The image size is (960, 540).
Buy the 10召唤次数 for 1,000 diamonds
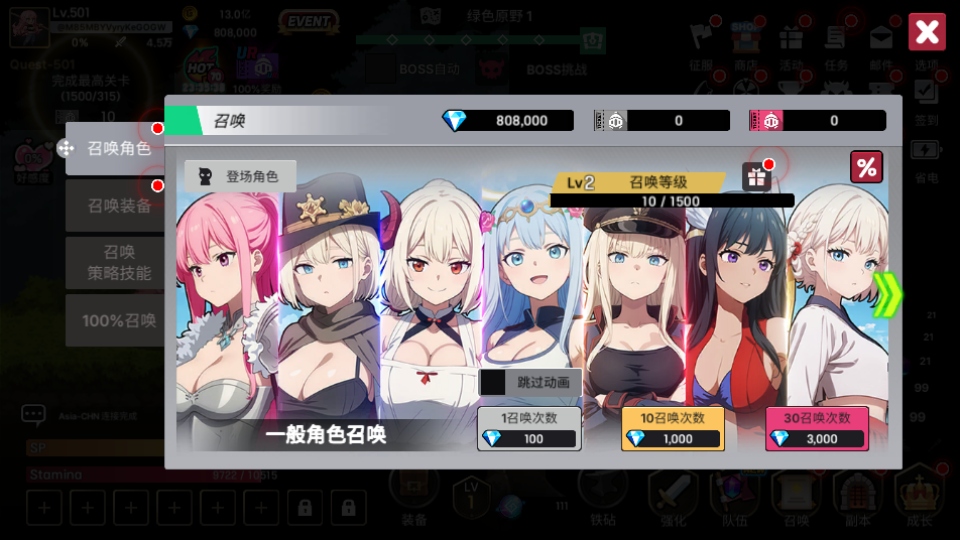[672, 428]
